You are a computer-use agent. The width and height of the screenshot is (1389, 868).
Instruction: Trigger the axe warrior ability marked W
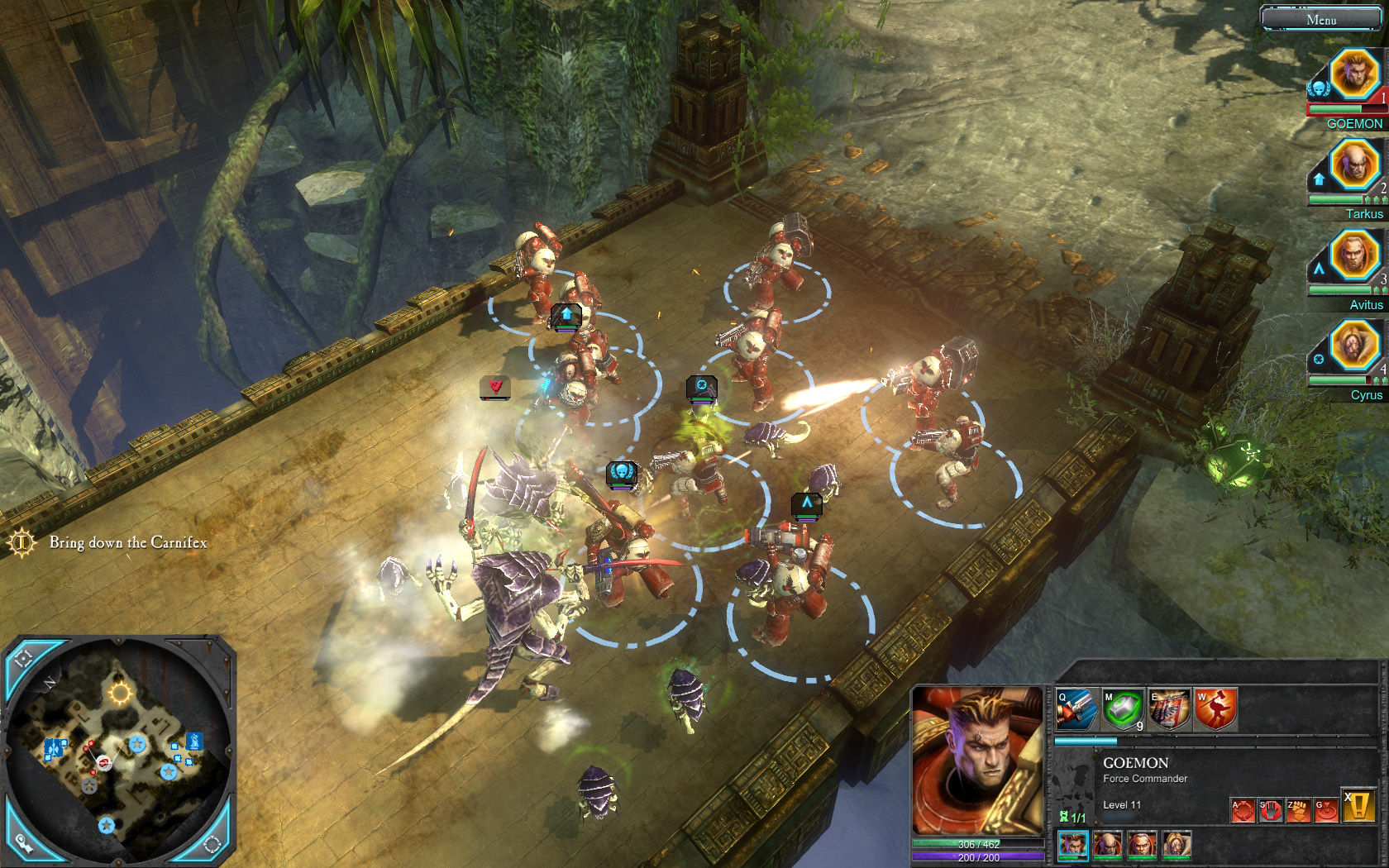[x=1215, y=709]
